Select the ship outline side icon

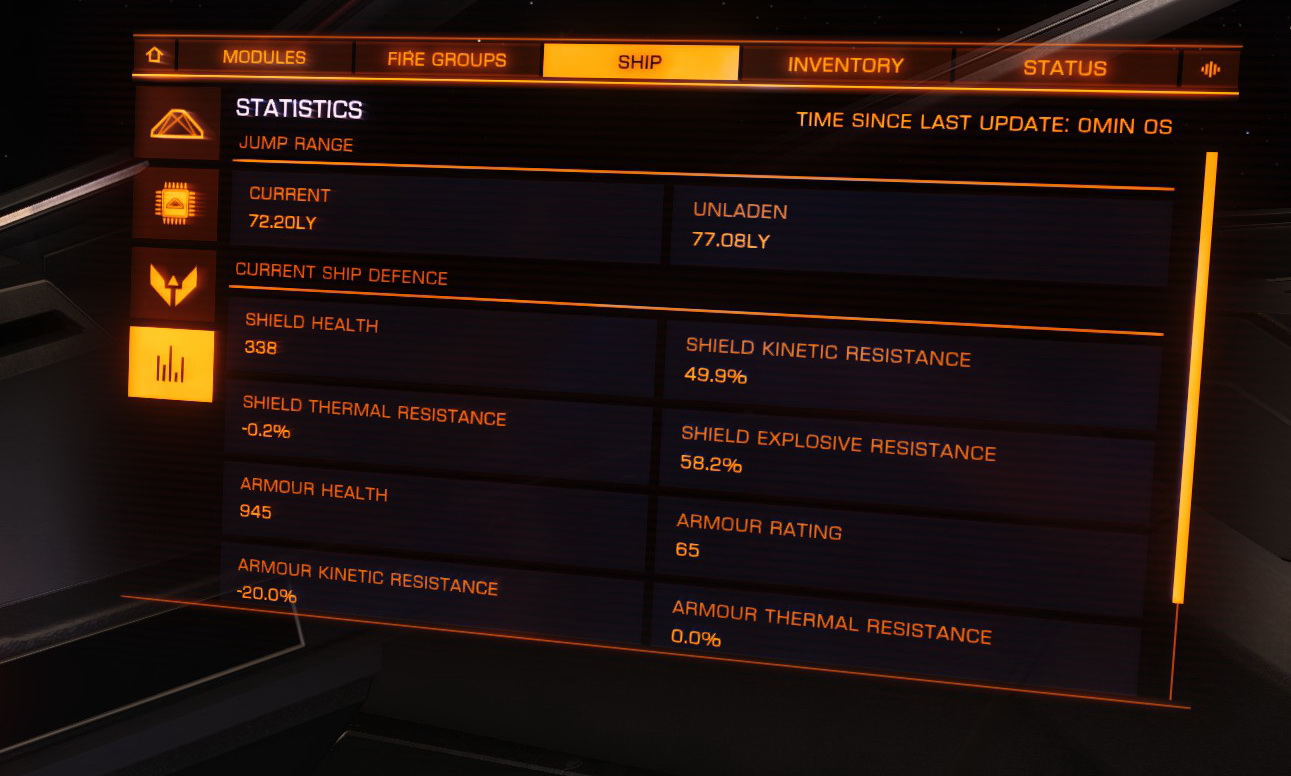177,124
